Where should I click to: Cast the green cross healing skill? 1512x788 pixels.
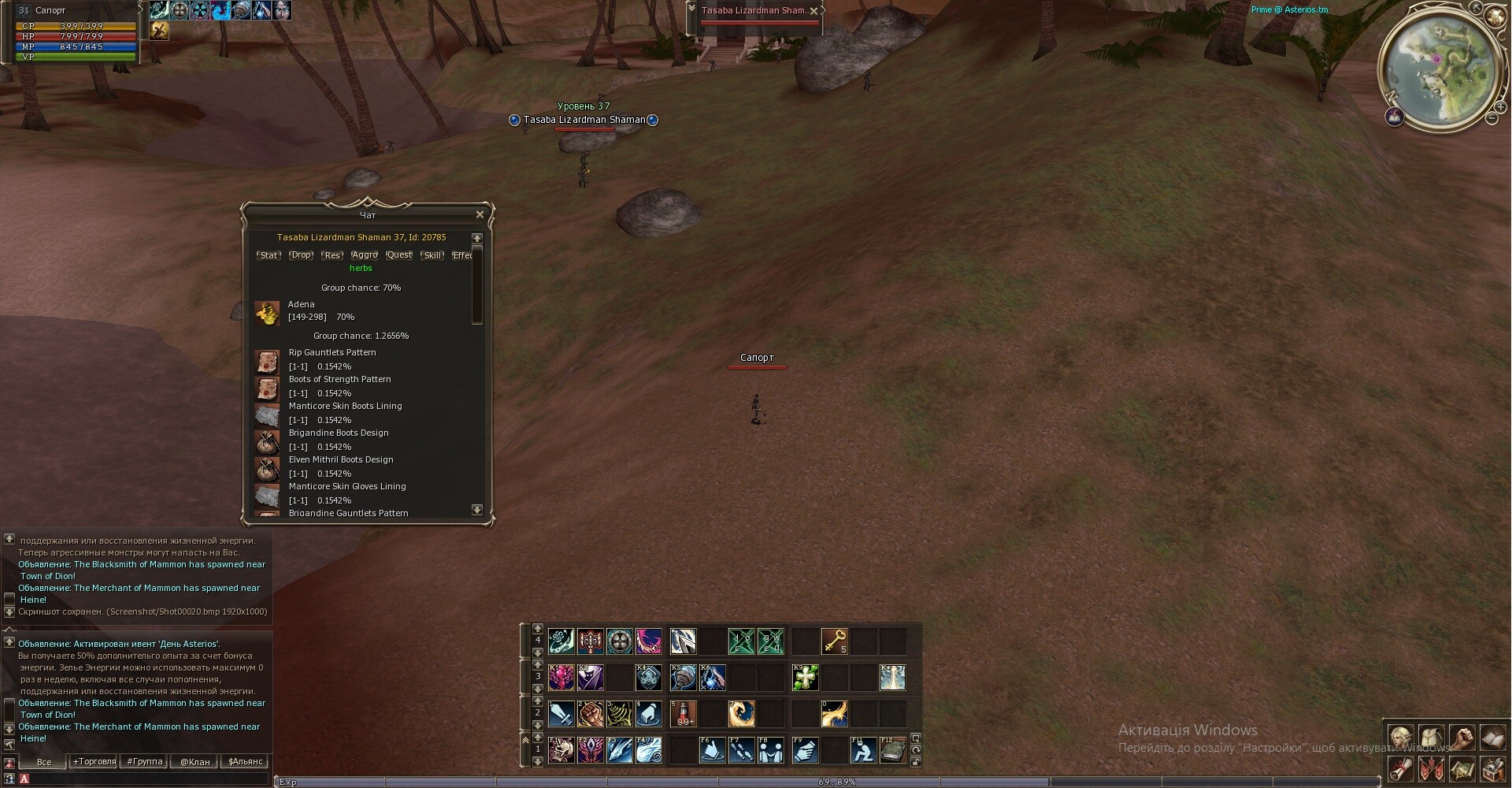[805, 677]
